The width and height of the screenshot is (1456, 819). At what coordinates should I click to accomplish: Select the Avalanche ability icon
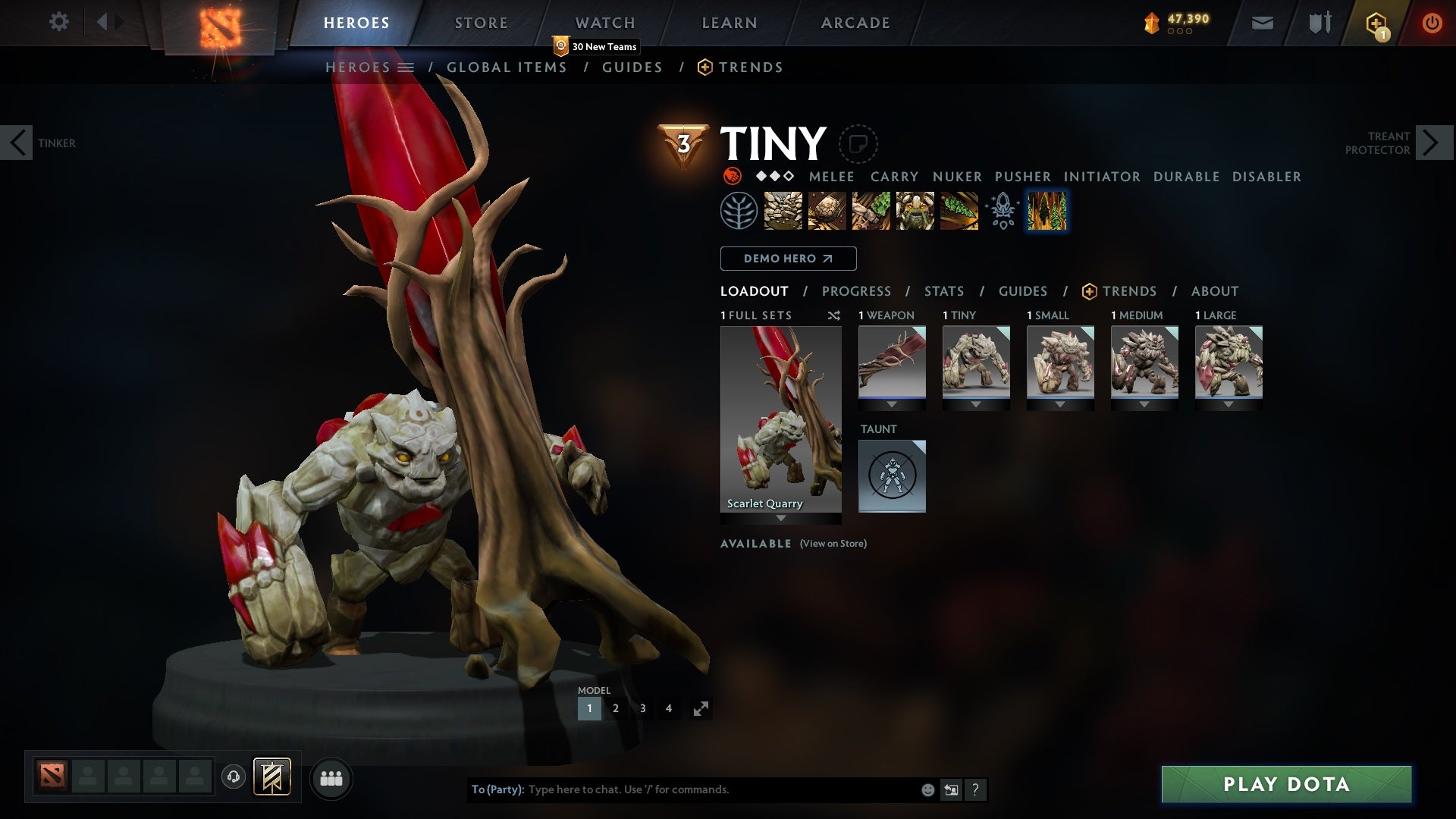pos(783,211)
